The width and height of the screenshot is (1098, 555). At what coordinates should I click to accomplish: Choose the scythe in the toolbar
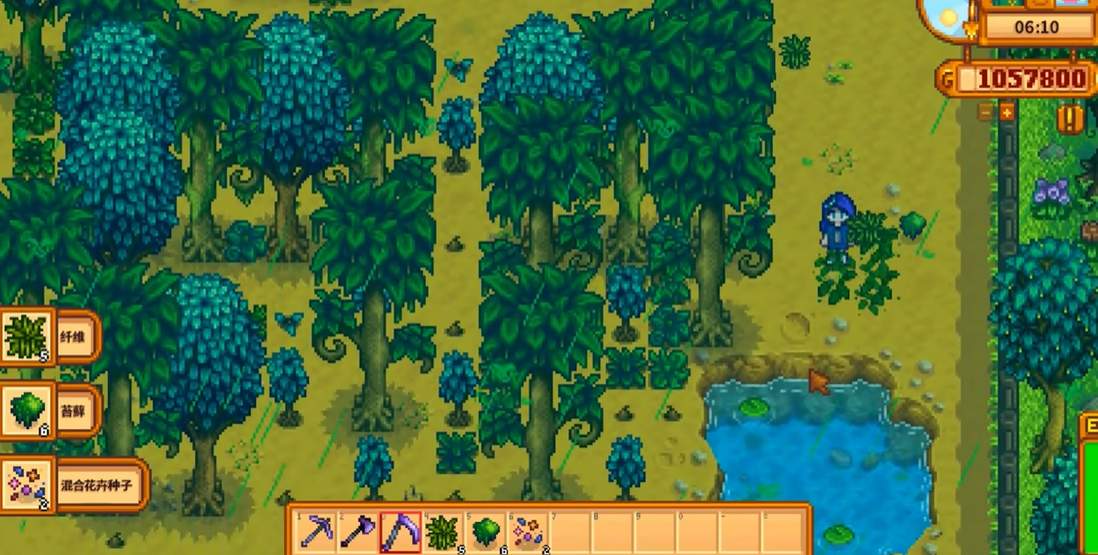click(x=400, y=530)
